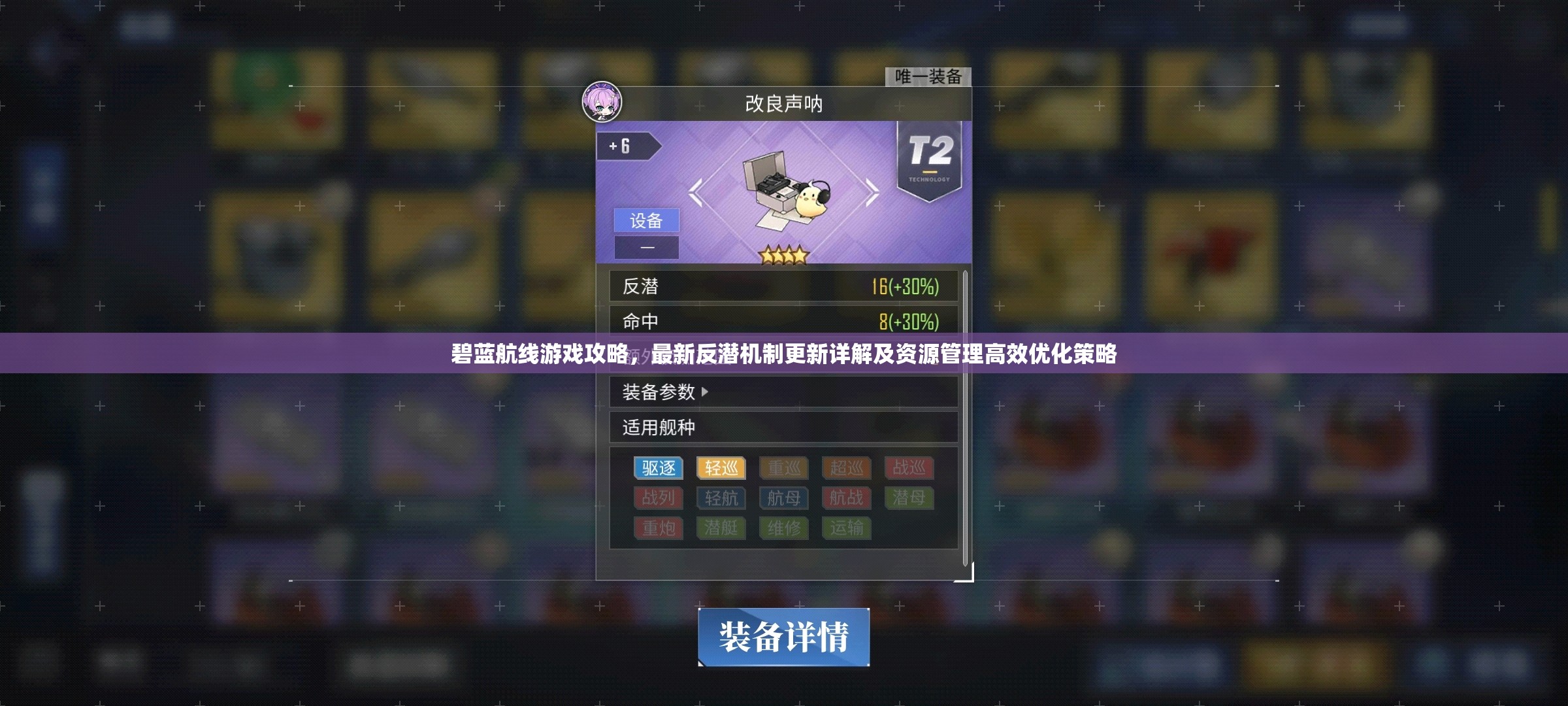Switch to the 轻巡 category tab
Image resolution: width=1568 pixels, height=706 pixels.
[x=721, y=468]
